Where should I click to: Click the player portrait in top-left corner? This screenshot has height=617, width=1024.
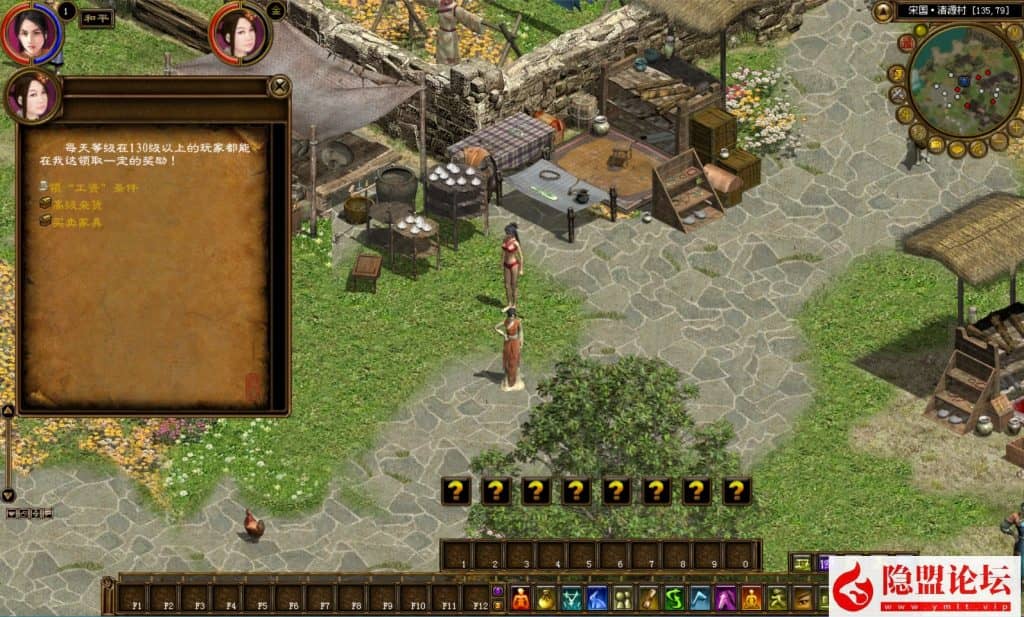(x=30, y=31)
